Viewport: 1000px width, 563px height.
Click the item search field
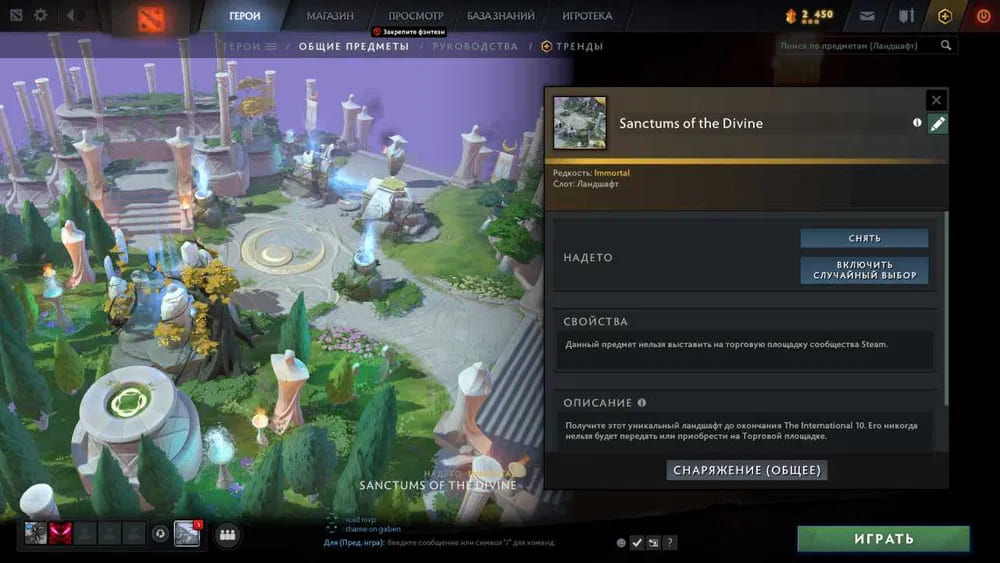tap(858, 46)
